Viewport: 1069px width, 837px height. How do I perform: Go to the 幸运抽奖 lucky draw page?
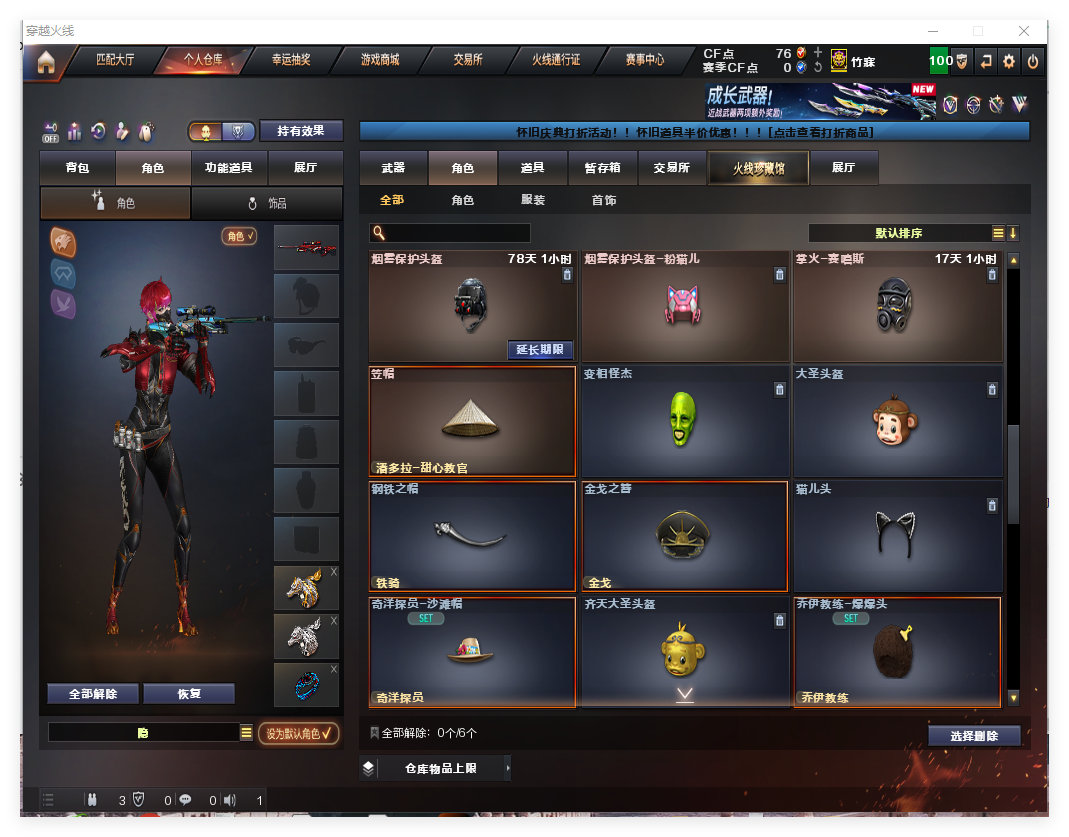pos(291,60)
